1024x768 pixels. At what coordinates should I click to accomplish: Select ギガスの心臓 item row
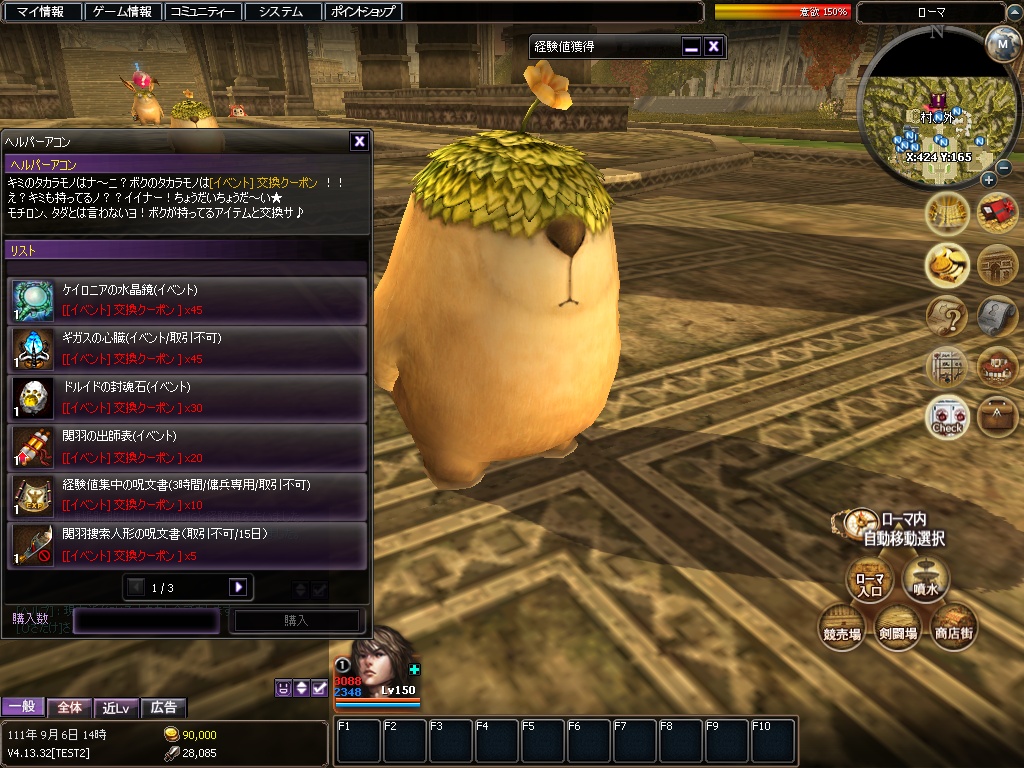[x=187, y=349]
